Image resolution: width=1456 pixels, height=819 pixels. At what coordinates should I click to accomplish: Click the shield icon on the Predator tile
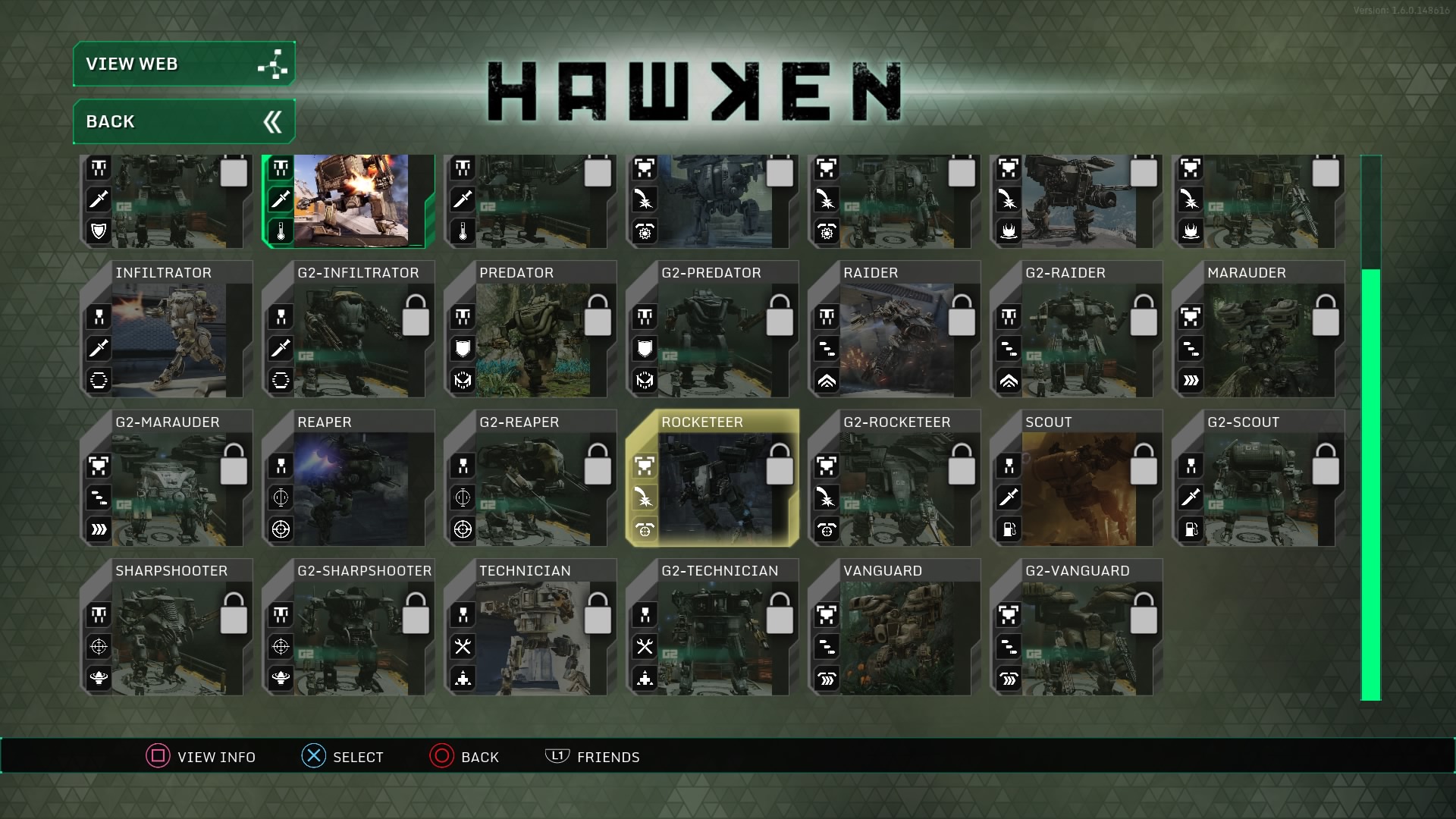(463, 349)
